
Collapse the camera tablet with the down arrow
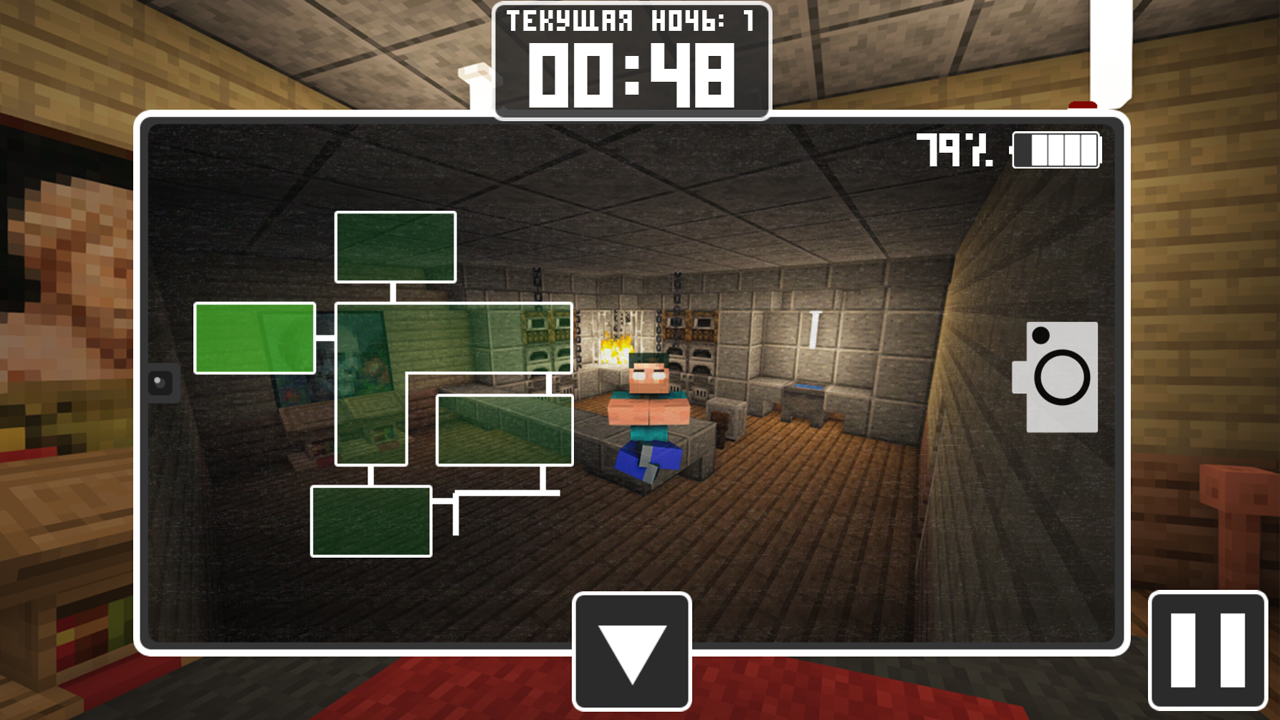tap(631, 652)
